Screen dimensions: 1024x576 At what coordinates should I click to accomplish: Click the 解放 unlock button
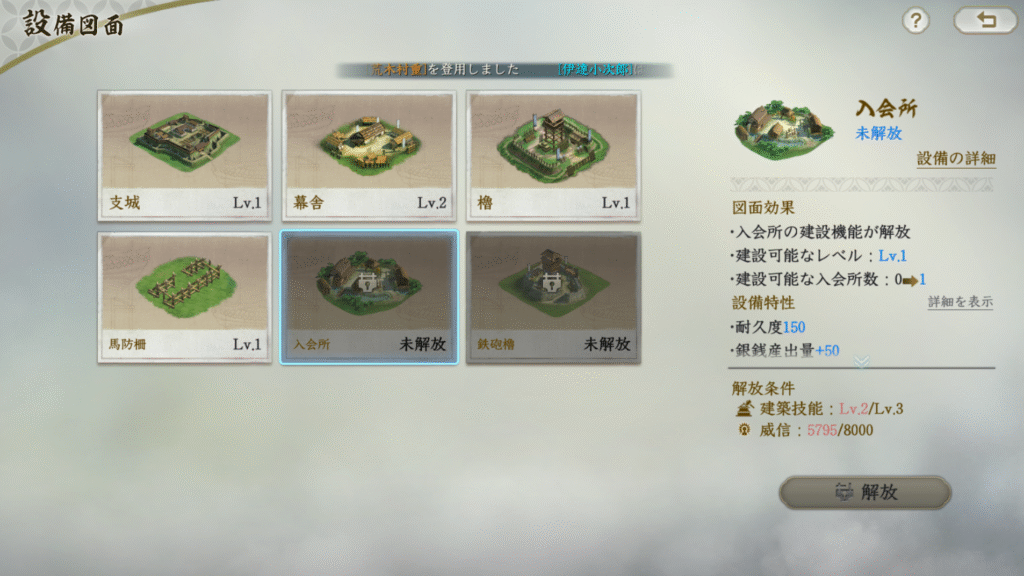865,492
